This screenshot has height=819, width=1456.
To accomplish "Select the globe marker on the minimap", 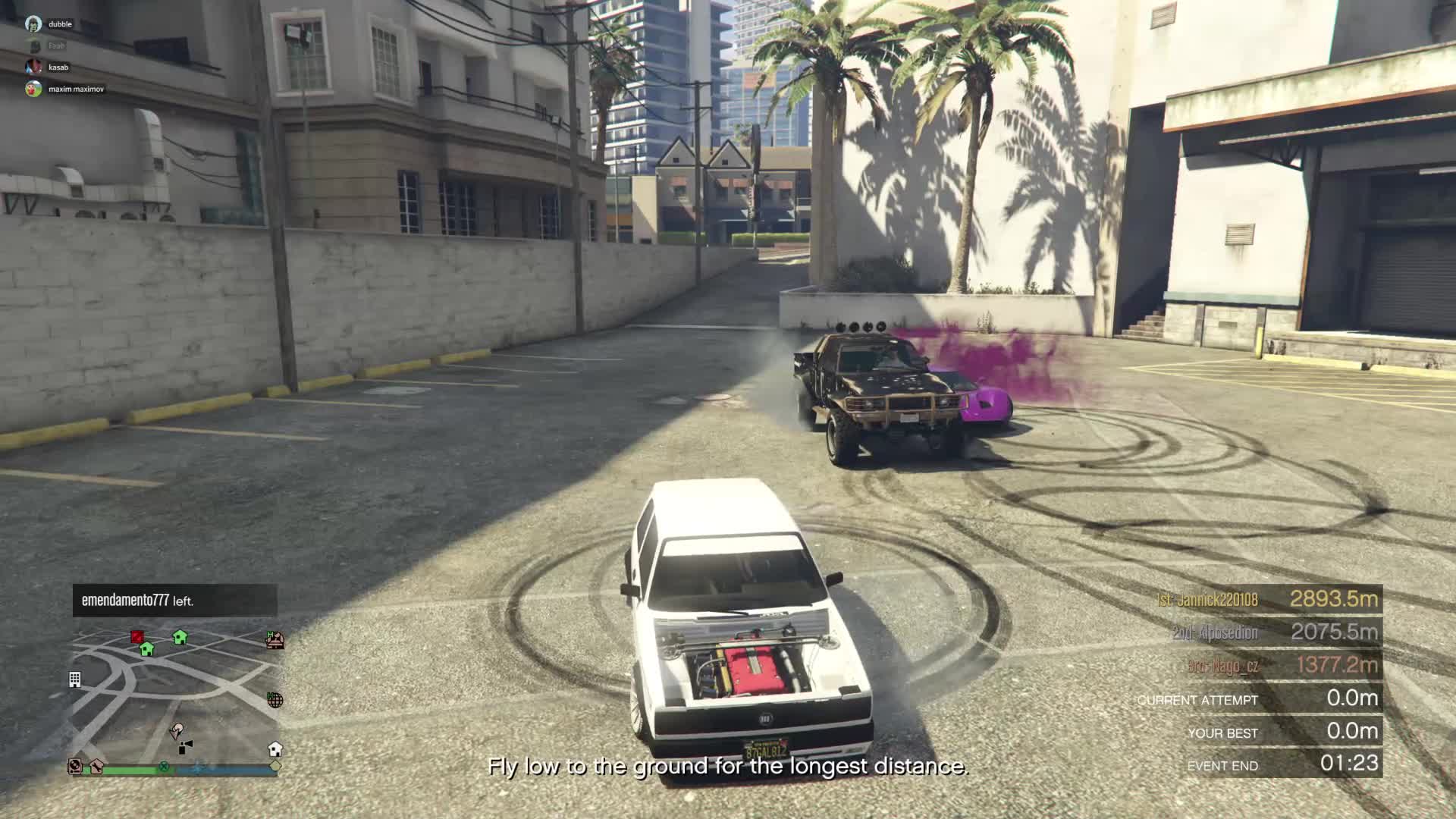I will (275, 700).
